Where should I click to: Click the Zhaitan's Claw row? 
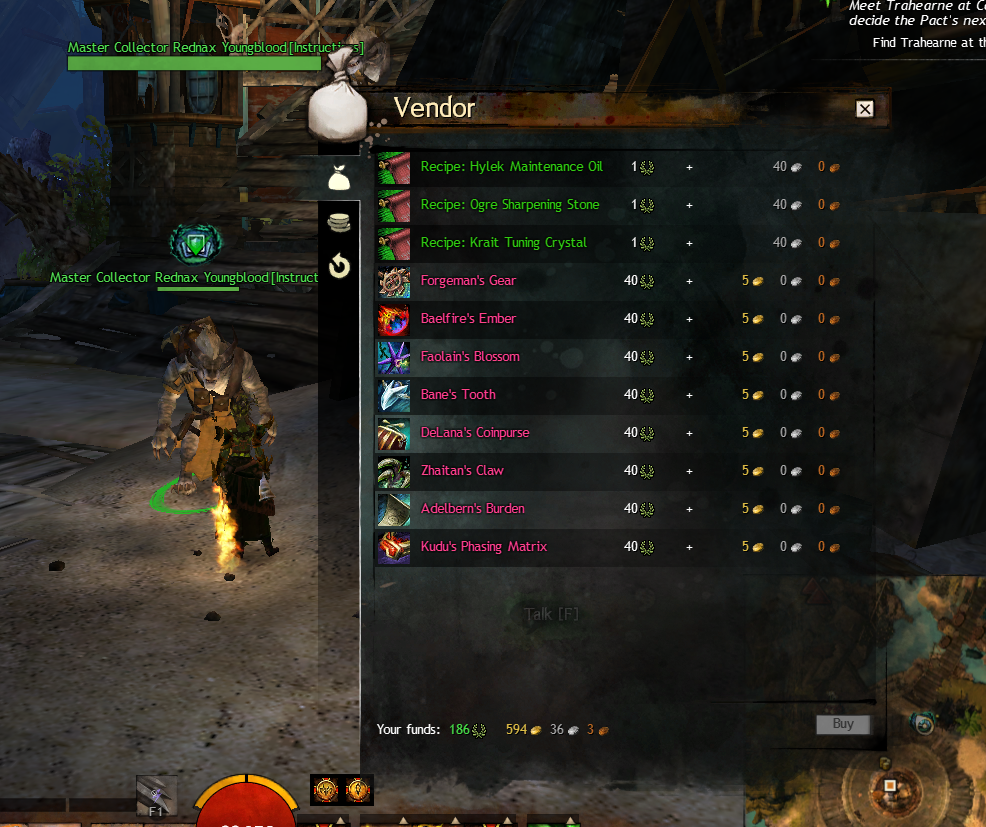point(462,471)
